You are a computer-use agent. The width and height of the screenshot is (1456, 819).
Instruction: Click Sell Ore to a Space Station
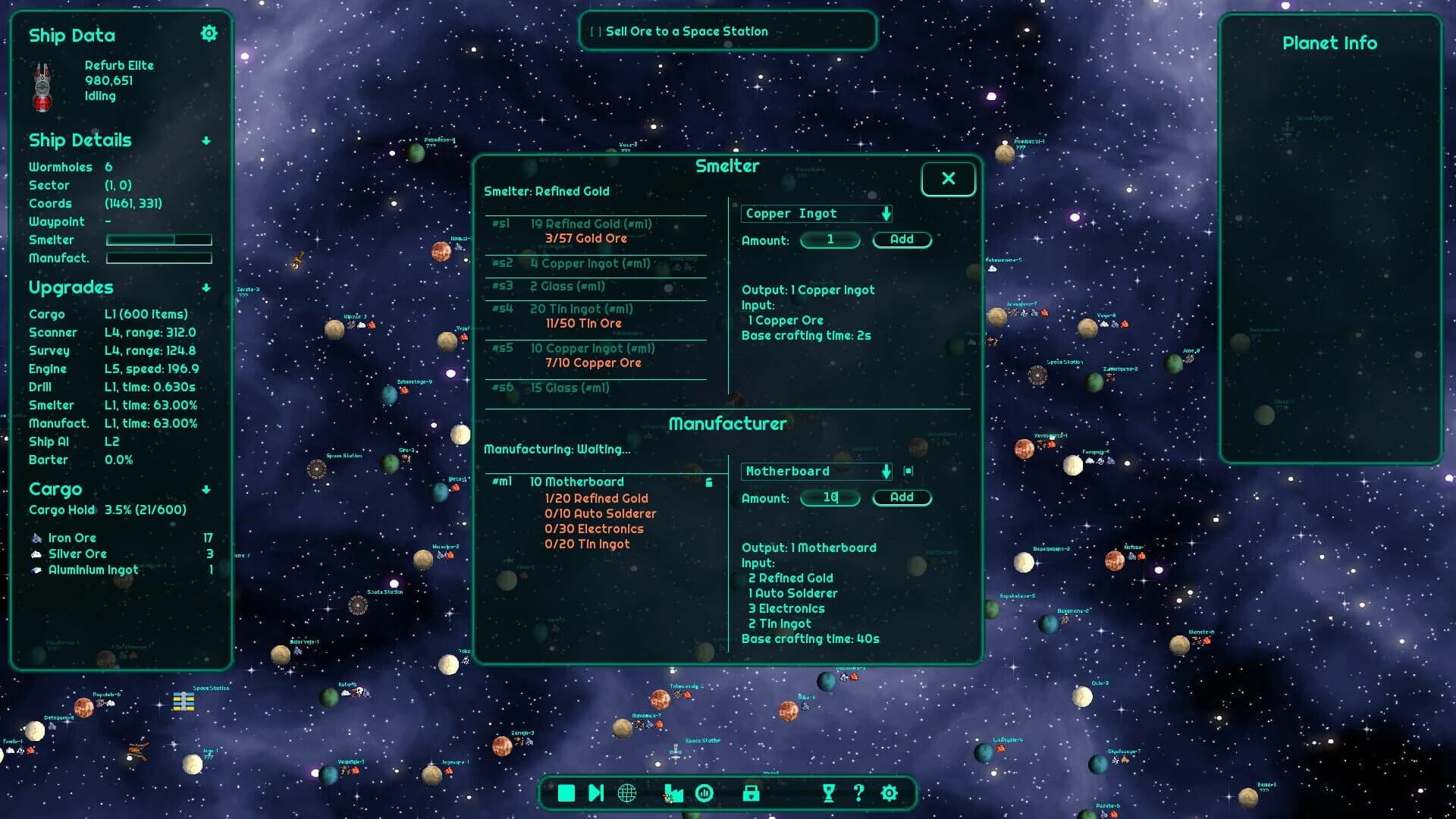727,31
